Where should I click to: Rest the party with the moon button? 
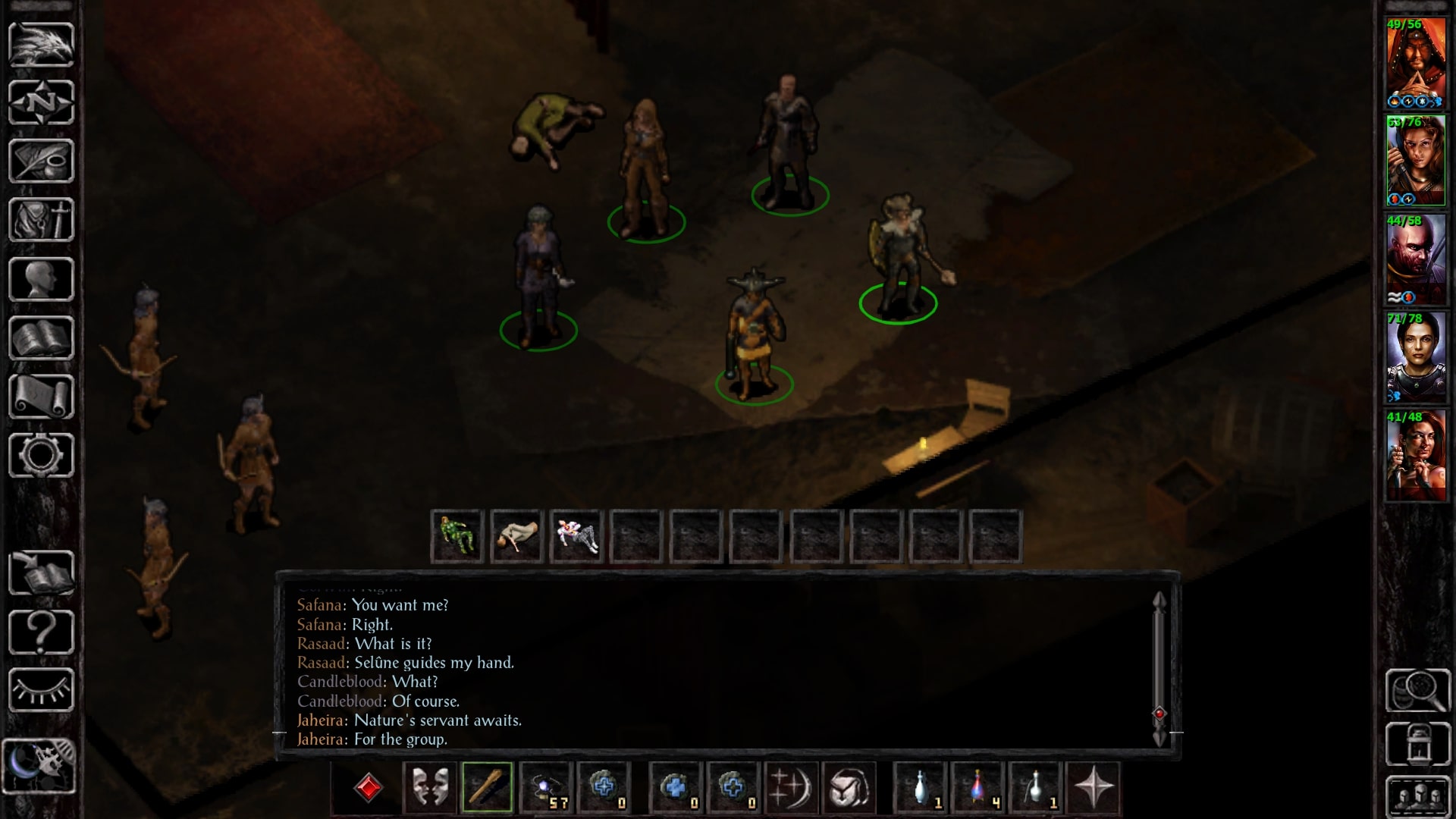pyautogui.click(x=39, y=766)
